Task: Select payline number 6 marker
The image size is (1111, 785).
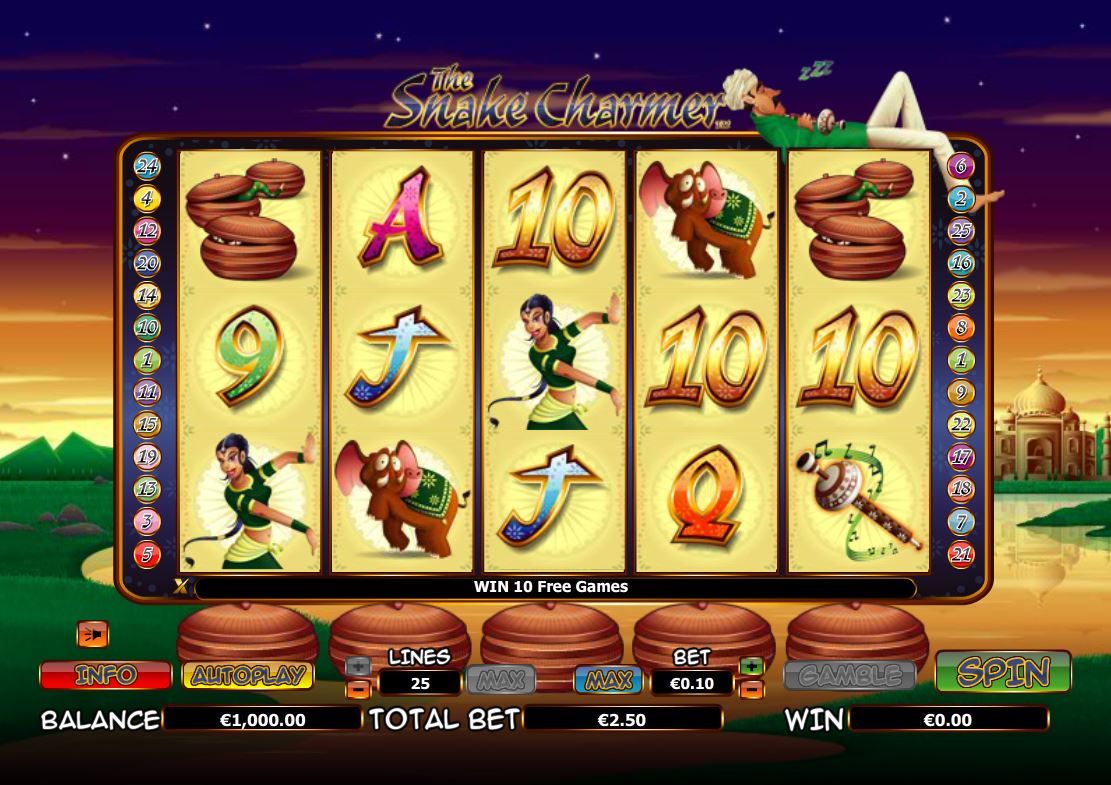Action: pos(961,167)
